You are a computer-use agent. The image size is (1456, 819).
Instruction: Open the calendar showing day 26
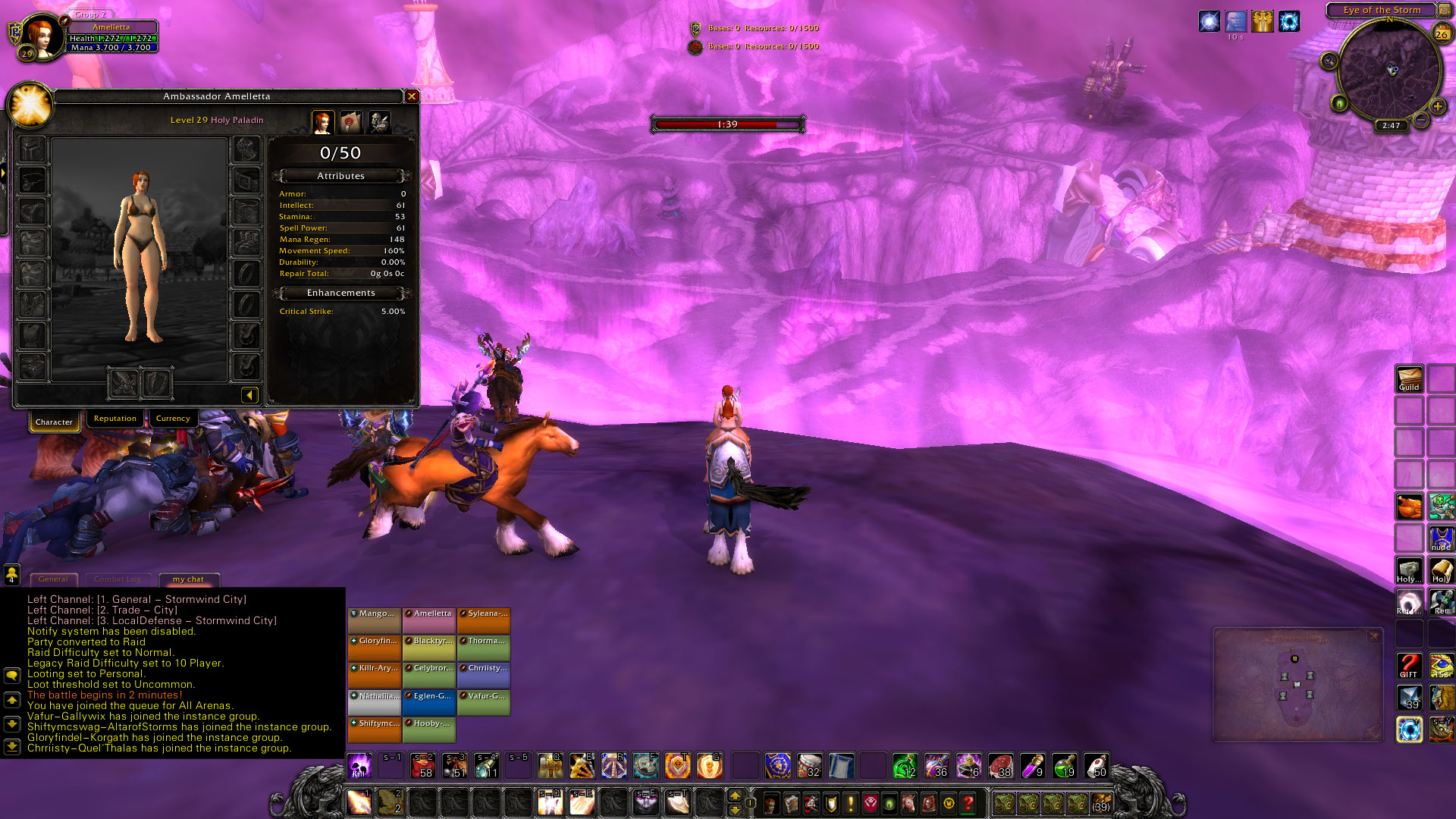tap(1442, 33)
